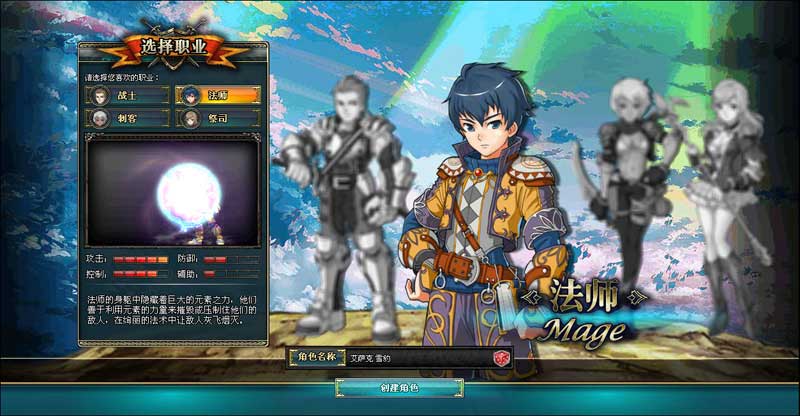Select the 祭司 priest class
The image size is (800, 416).
217,118
